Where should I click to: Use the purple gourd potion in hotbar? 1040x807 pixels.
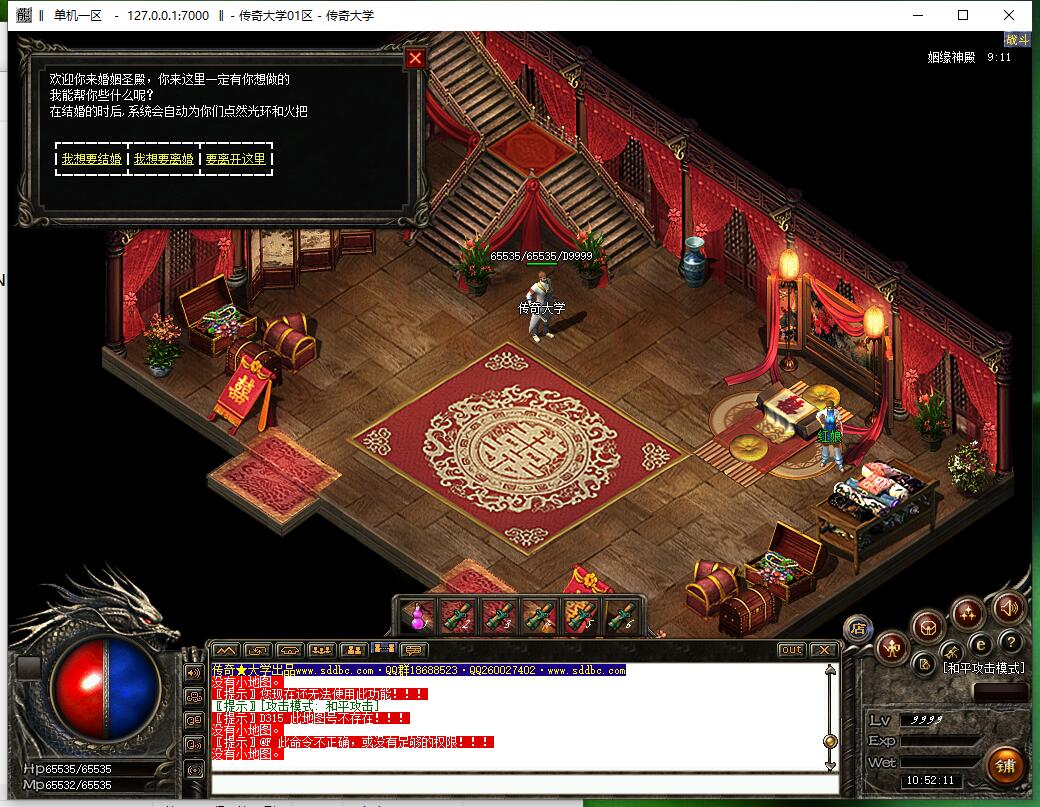click(416, 617)
